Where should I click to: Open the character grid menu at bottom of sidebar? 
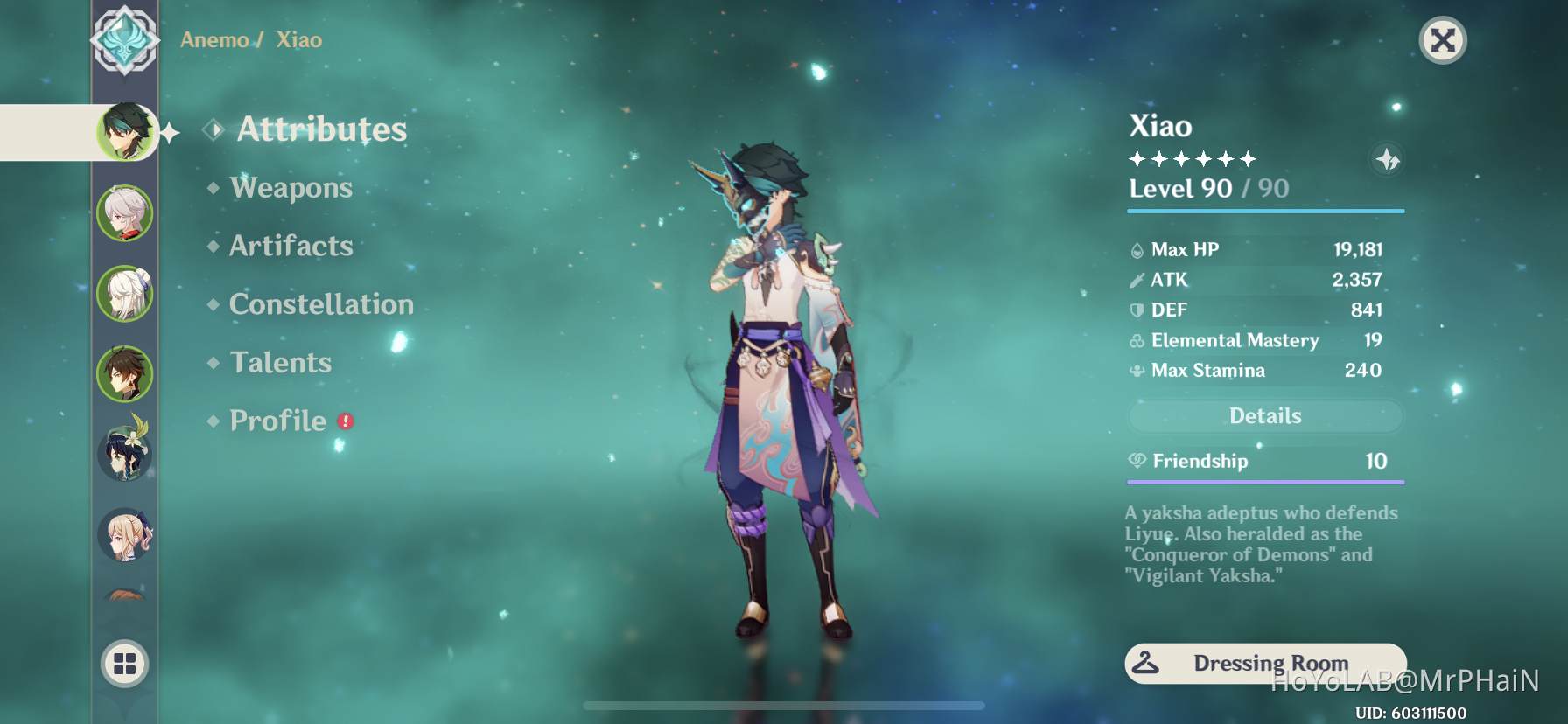click(x=125, y=665)
